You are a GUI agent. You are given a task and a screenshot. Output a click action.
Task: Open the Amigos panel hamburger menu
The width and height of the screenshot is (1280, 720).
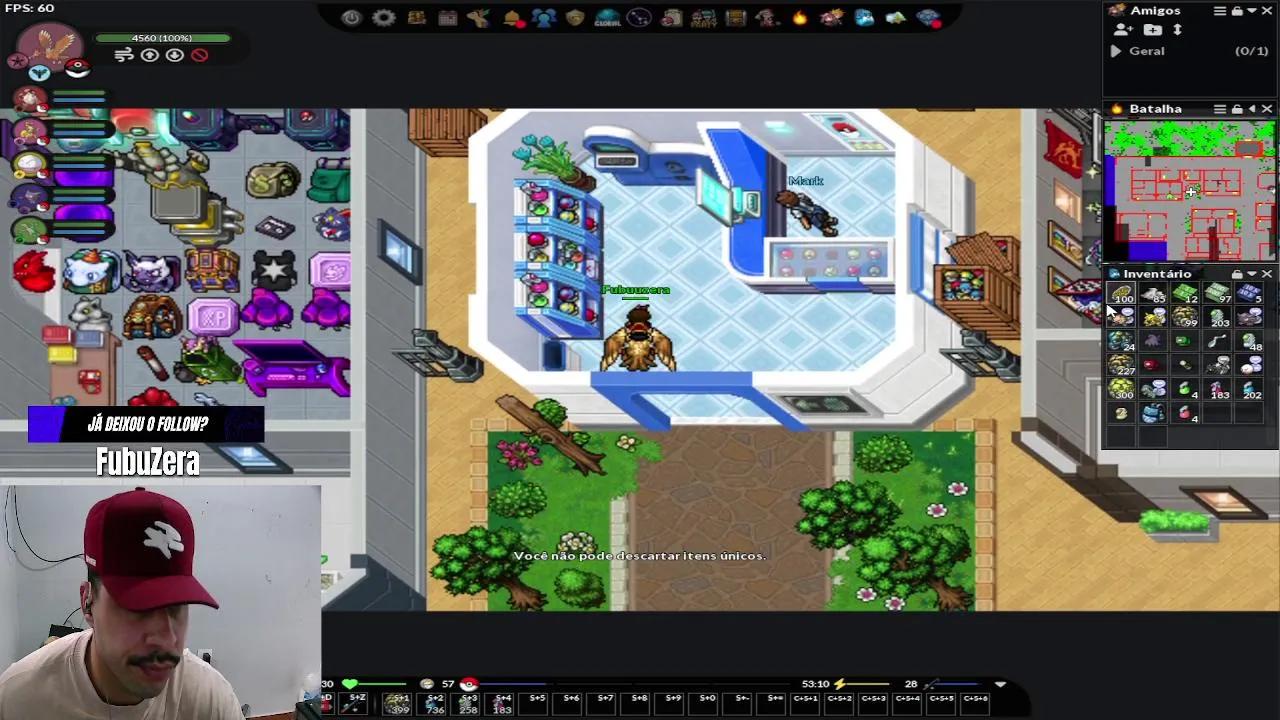(1220, 11)
